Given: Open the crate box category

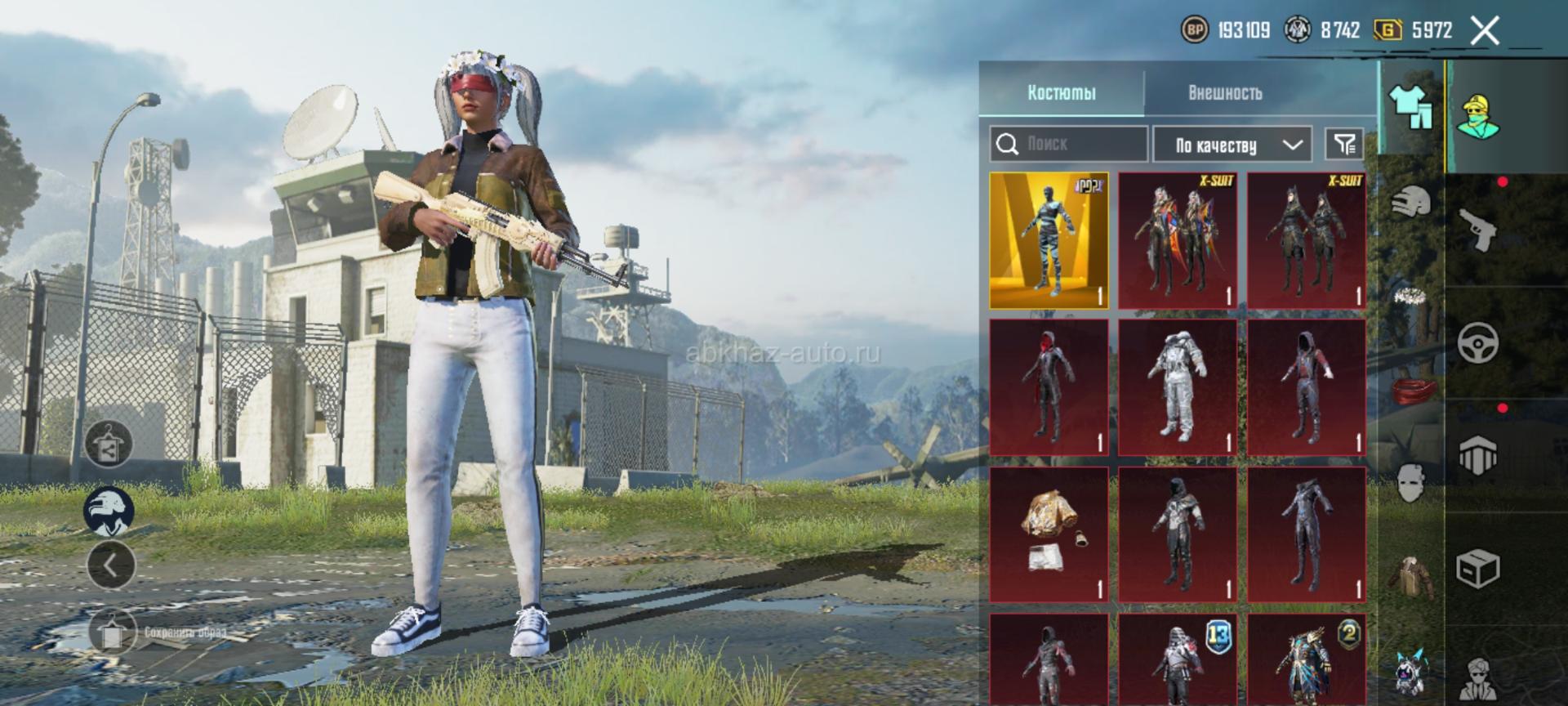Looking at the screenshot, I should [x=1478, y=568].
